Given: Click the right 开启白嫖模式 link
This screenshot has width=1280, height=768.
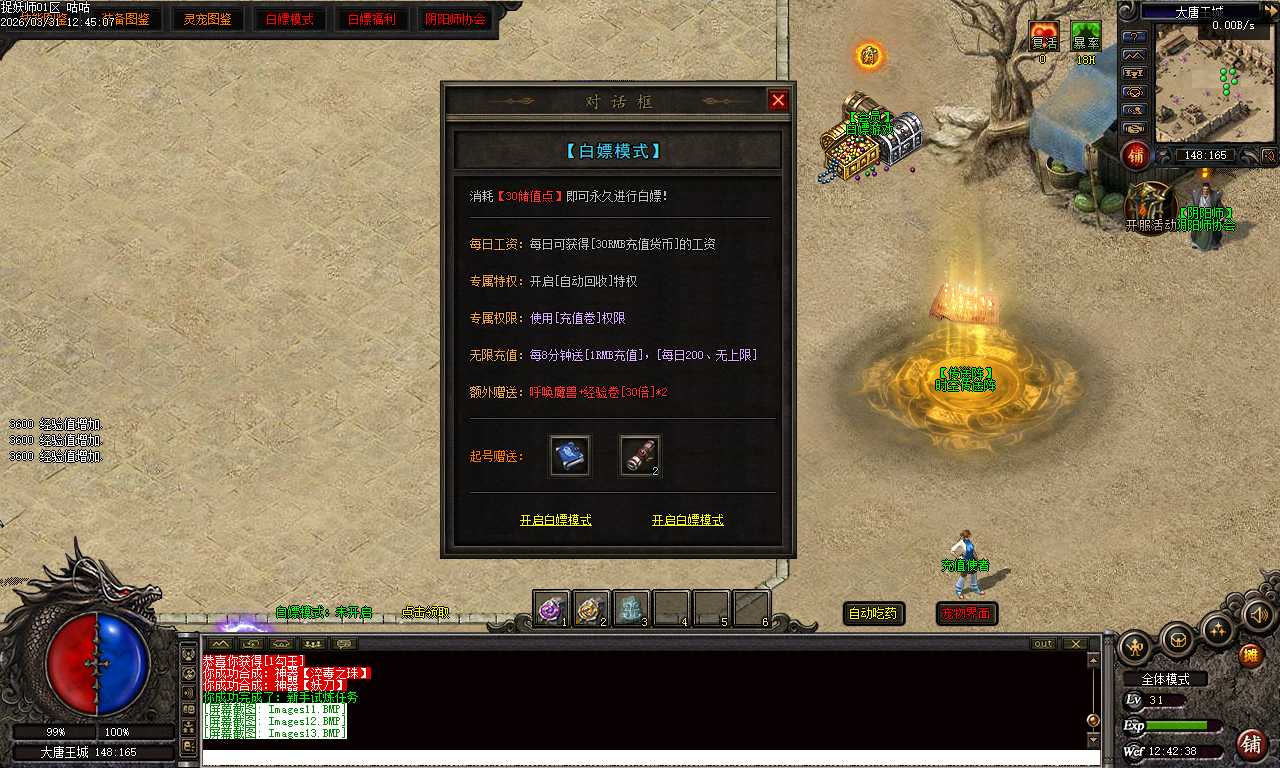Looking at the screenshot, I should pos(687,521).
